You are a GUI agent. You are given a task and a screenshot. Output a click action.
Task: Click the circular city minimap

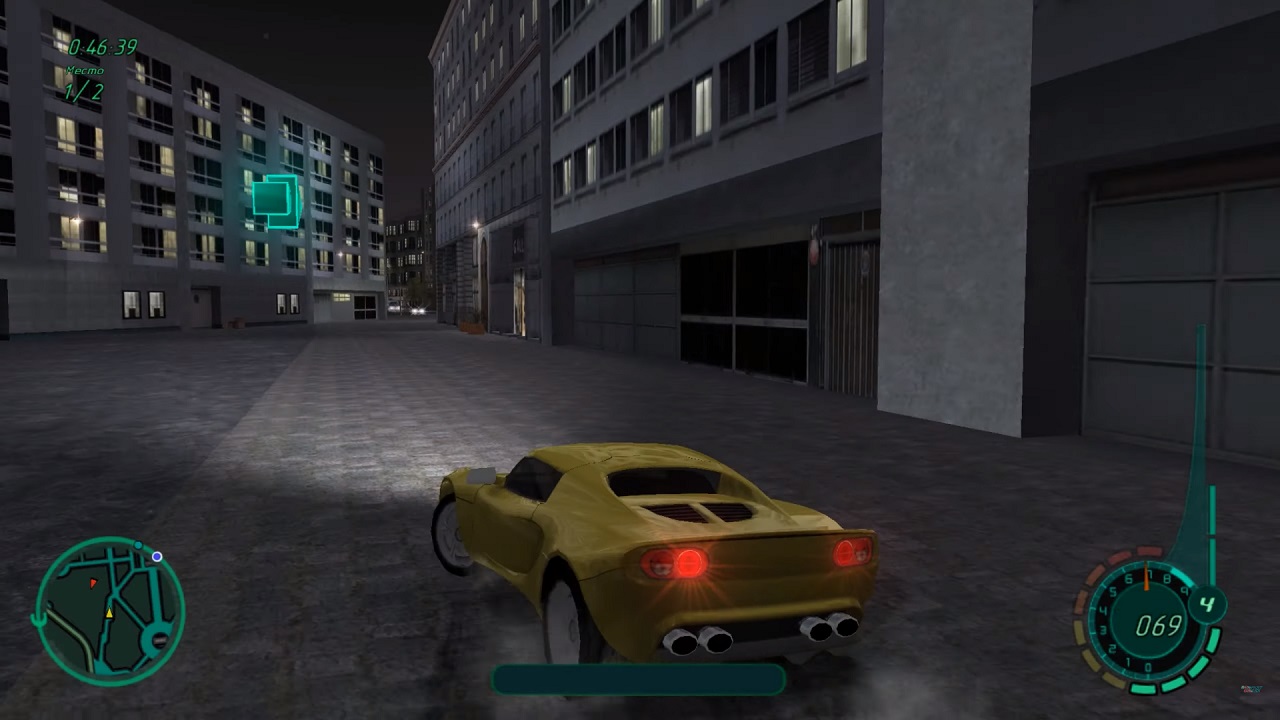pyautogui.click(x=110, y=611)
